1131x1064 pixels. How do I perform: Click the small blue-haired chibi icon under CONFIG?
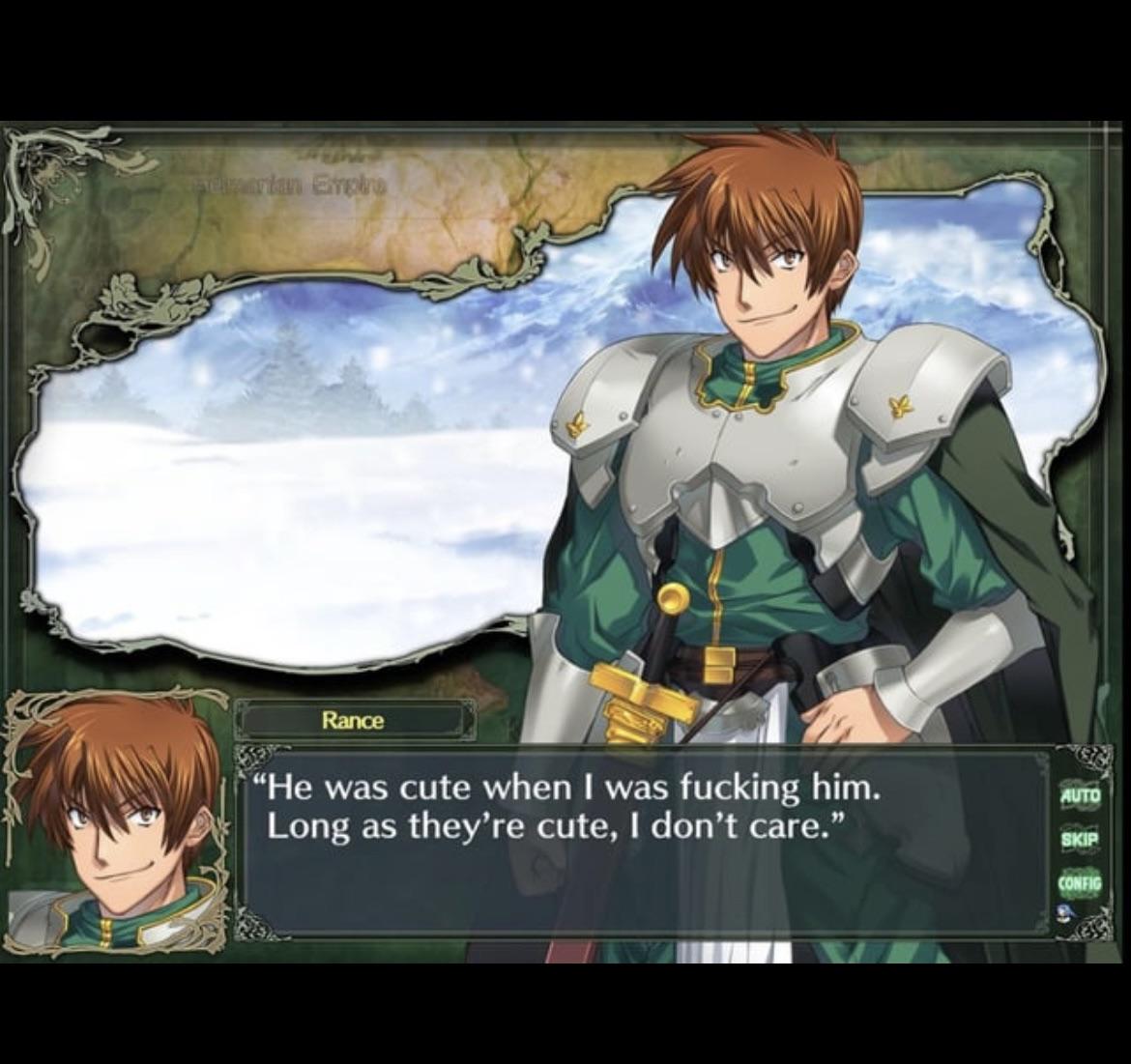pyautogui.click(x=1065, y=912)
